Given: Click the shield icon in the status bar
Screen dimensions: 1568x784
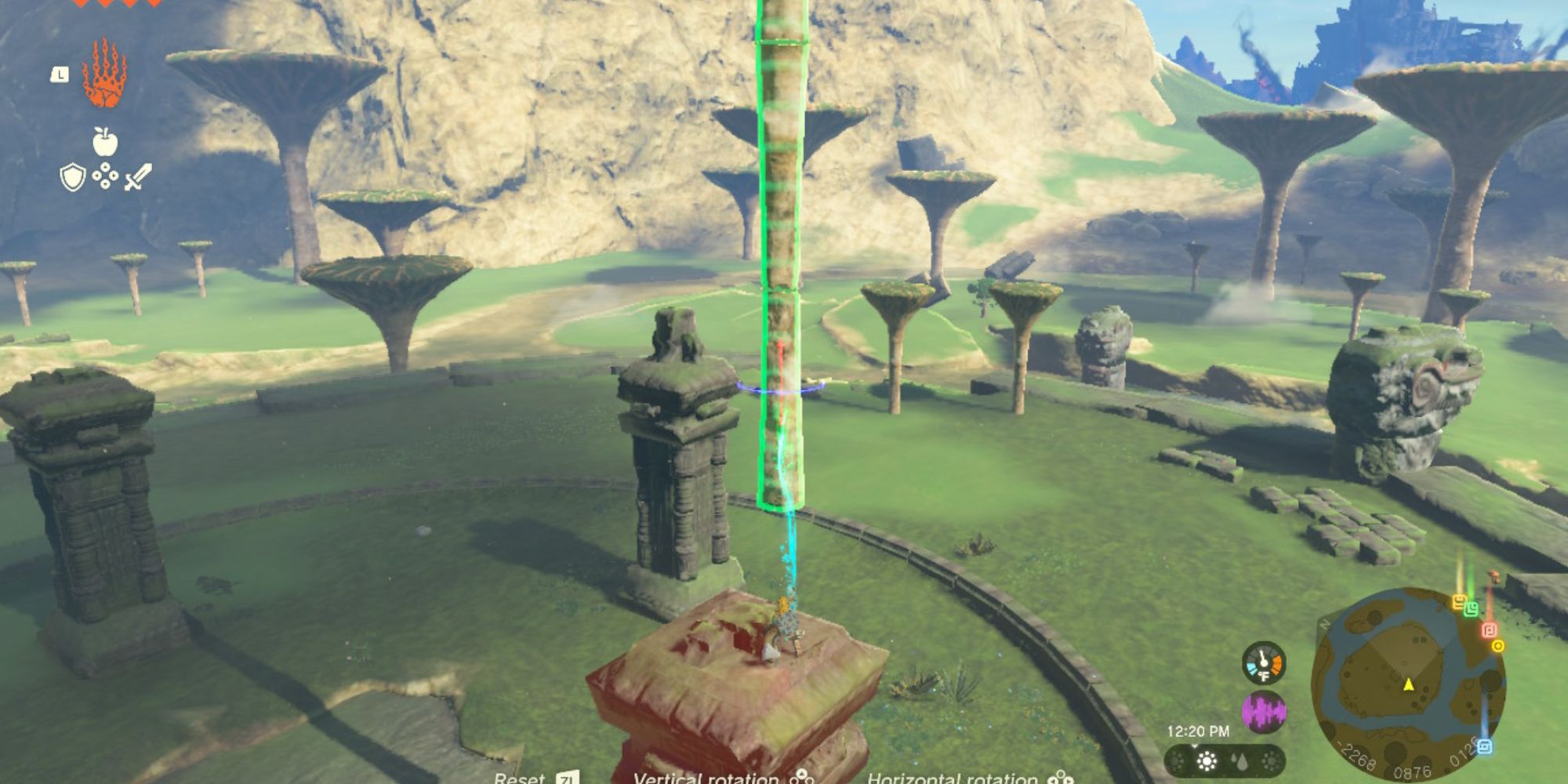Looking at the screenshot, I should tap(71, 177).
